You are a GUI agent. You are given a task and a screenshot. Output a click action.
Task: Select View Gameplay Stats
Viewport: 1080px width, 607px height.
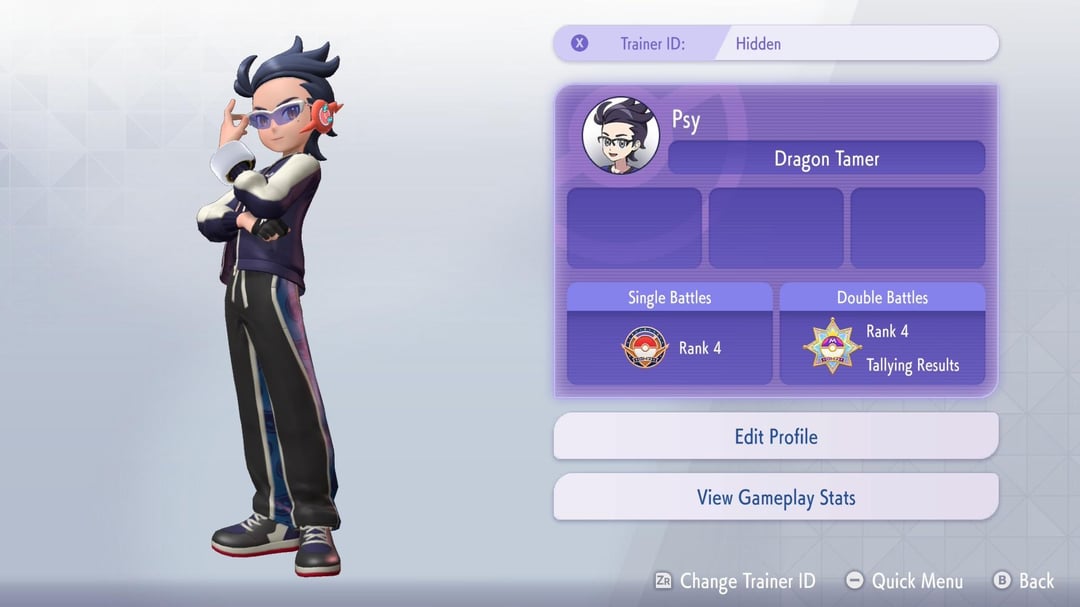[x=775, y=497]
